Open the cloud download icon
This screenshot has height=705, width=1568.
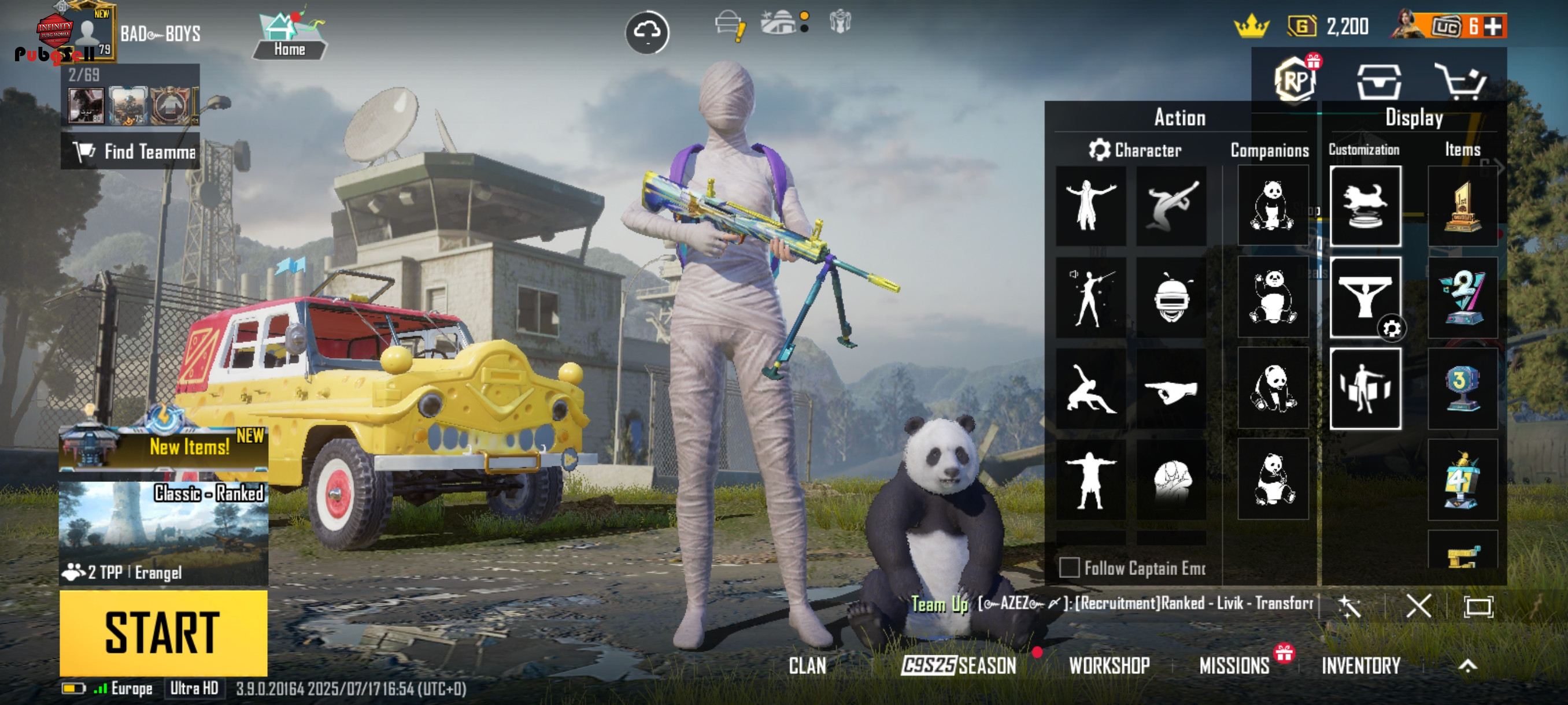pyautogui.click(x=647, y=32)
